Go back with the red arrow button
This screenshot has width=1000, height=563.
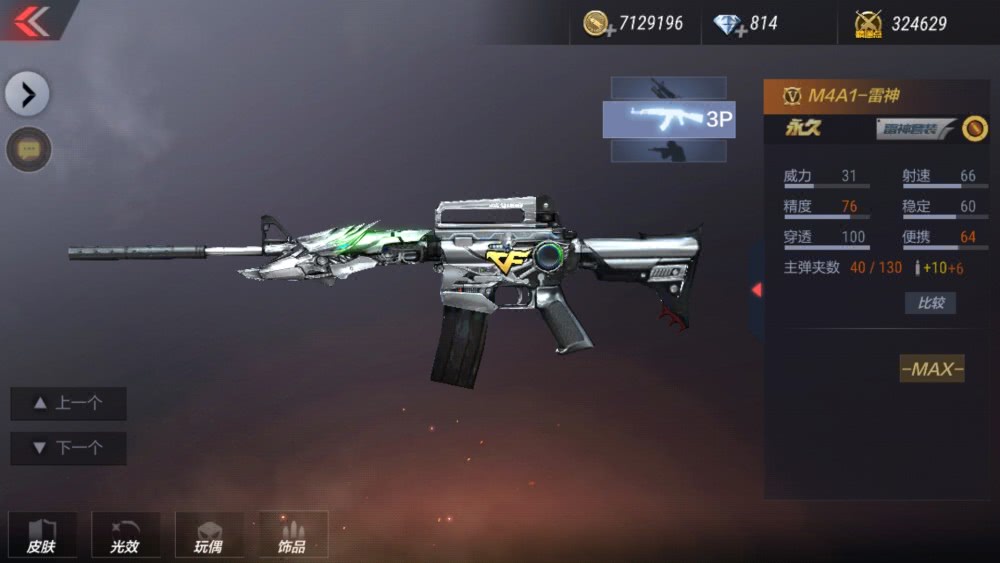[x=32, y=21]
